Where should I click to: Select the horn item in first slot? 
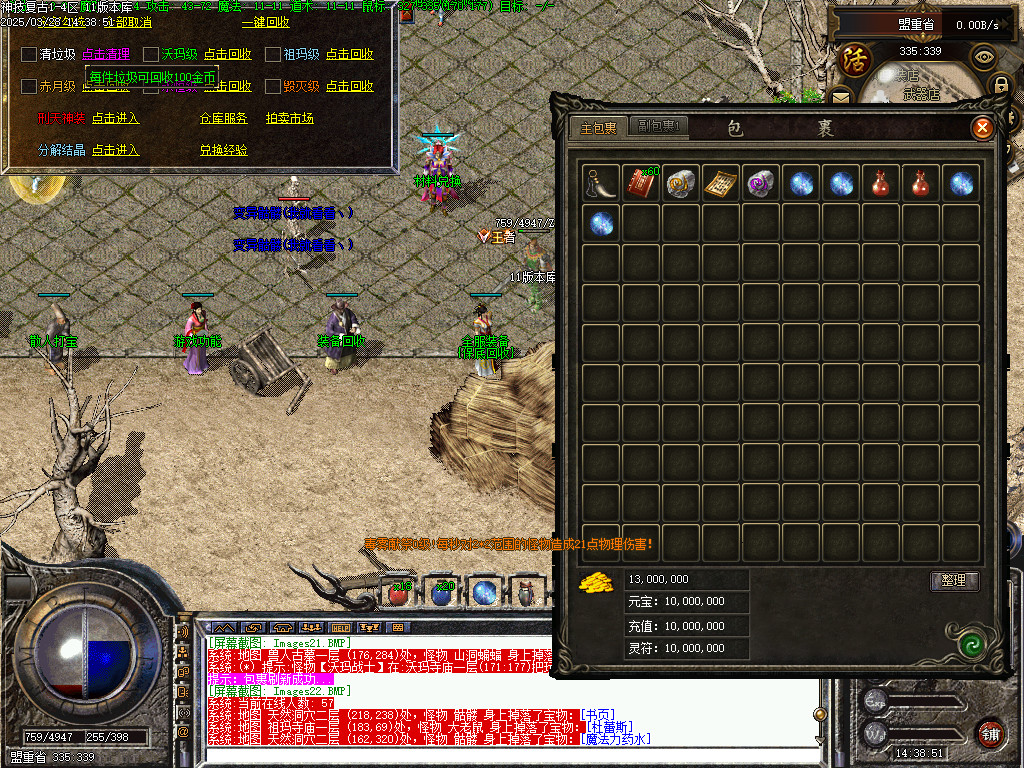tap(600, 183)
